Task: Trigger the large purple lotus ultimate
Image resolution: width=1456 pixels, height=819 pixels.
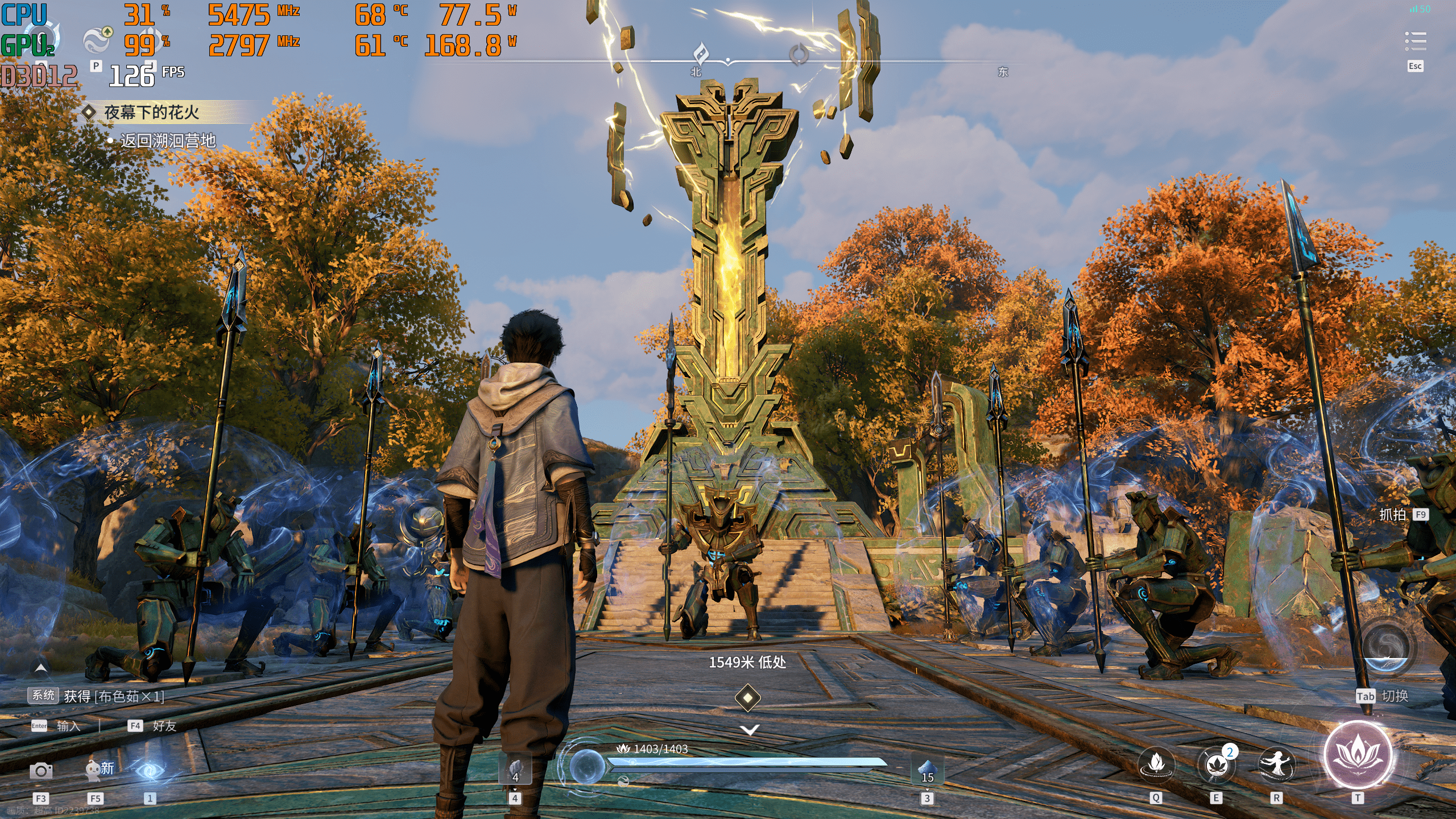Action: 1358,755
